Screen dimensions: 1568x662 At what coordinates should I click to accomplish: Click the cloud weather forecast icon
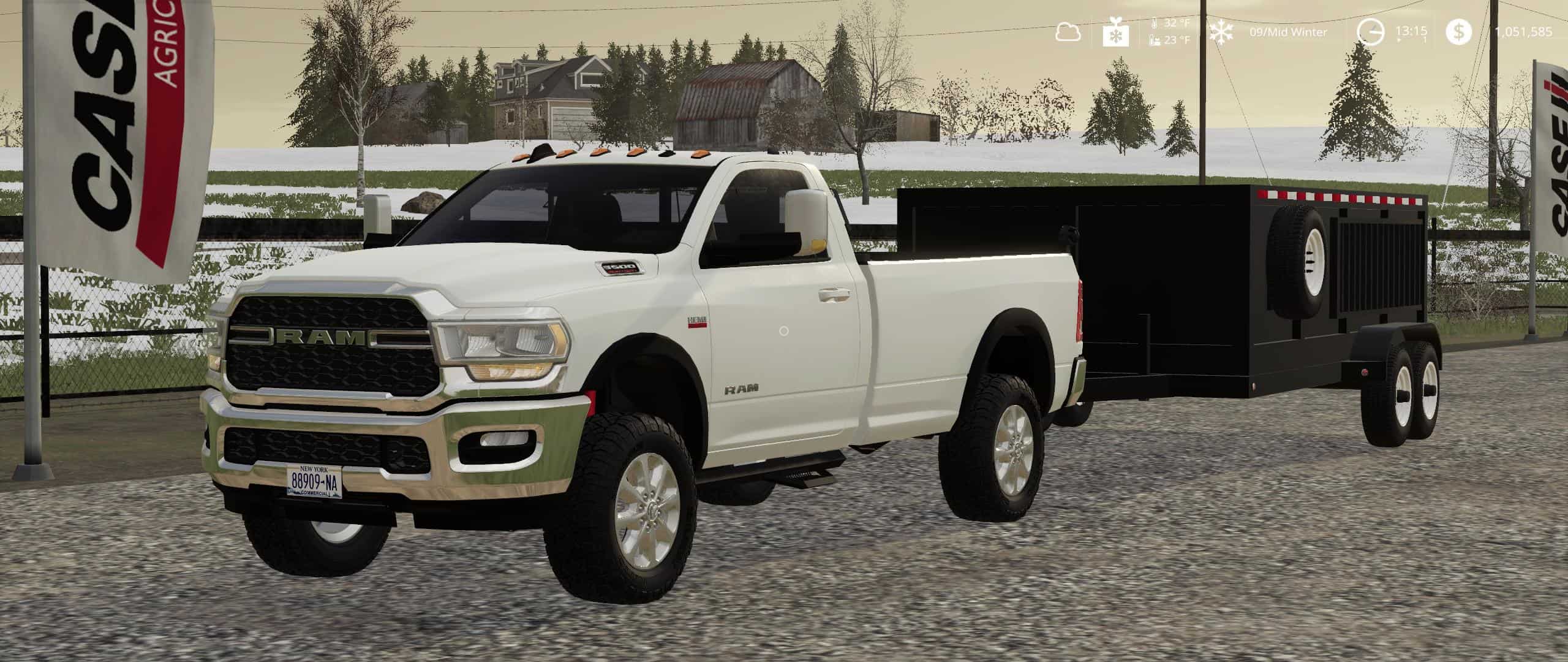pos(1069,31)
